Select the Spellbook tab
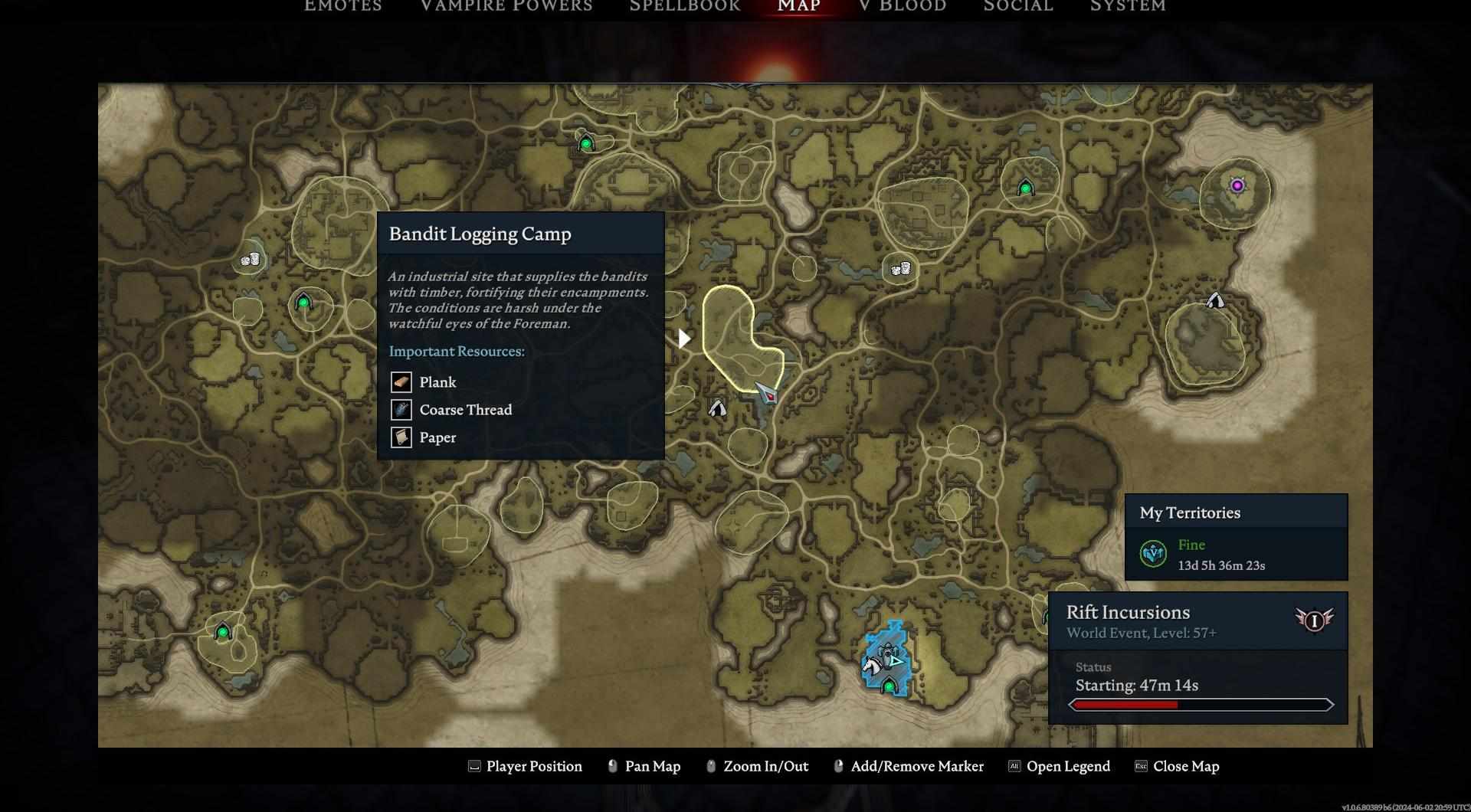Image resolution: width=1471 pixels, height=812 pixels. 684,6
